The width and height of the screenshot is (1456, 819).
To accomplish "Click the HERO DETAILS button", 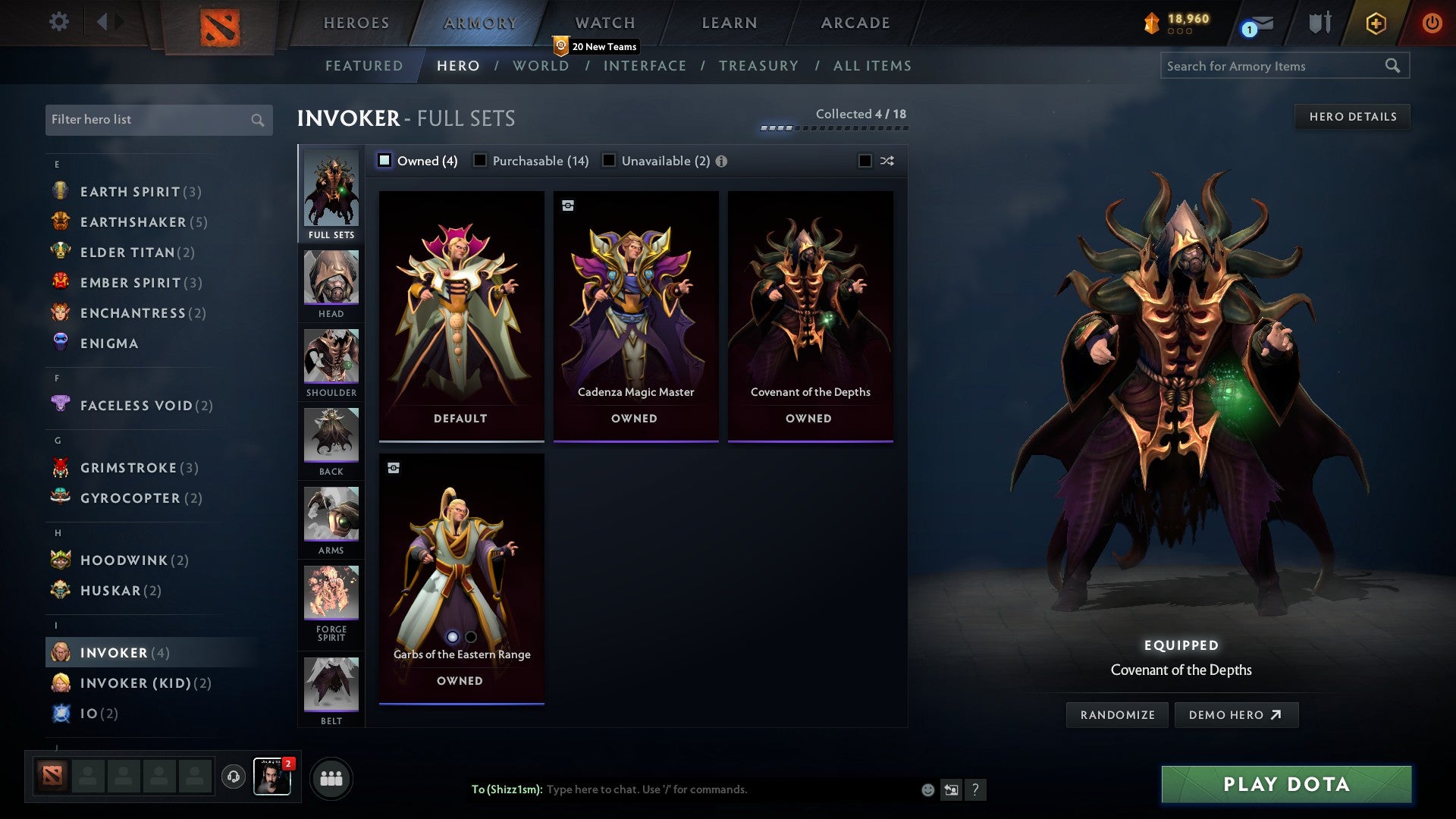I will coord(1353,117).
